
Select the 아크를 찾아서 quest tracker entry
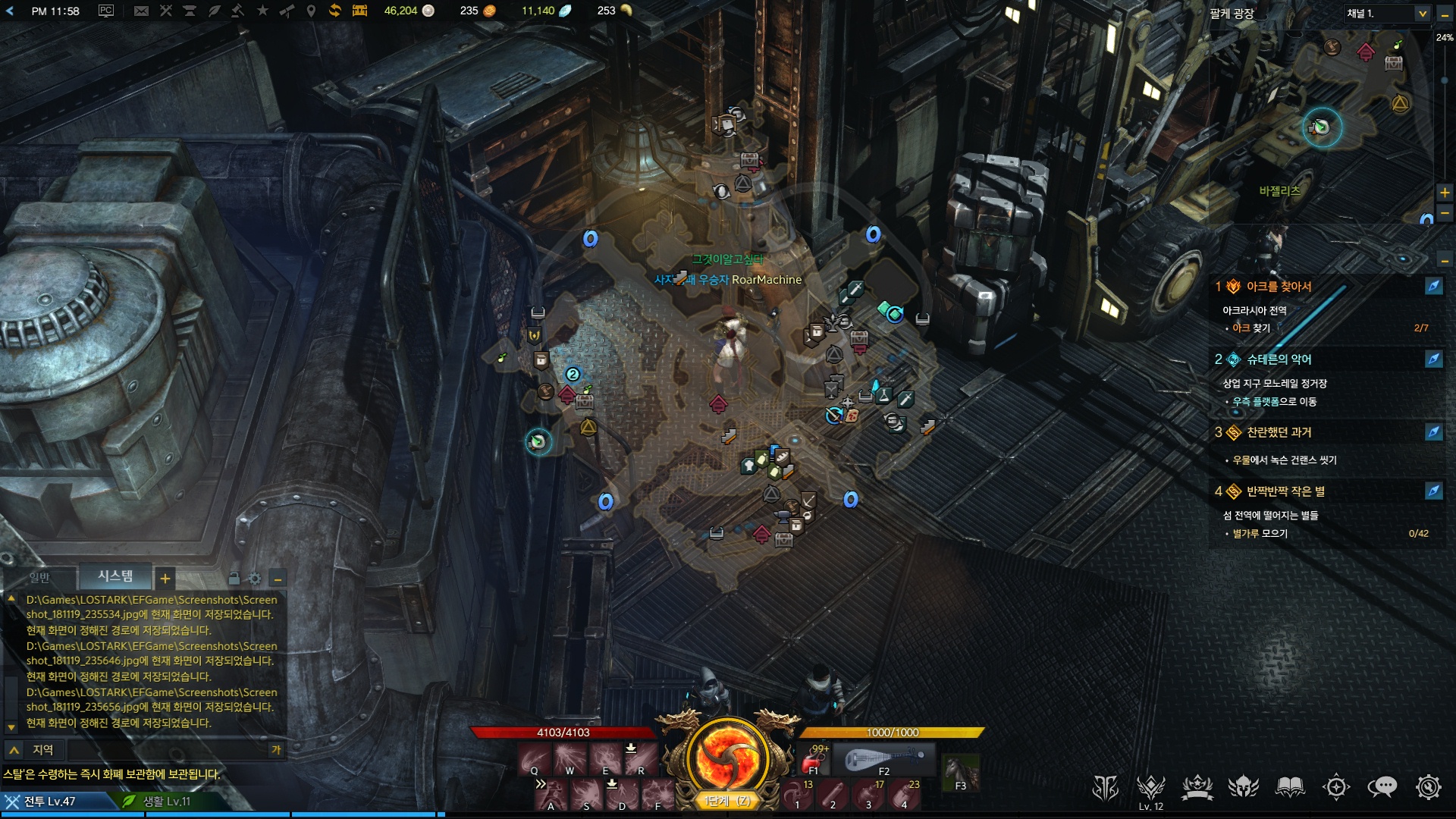coord(1279,287)
